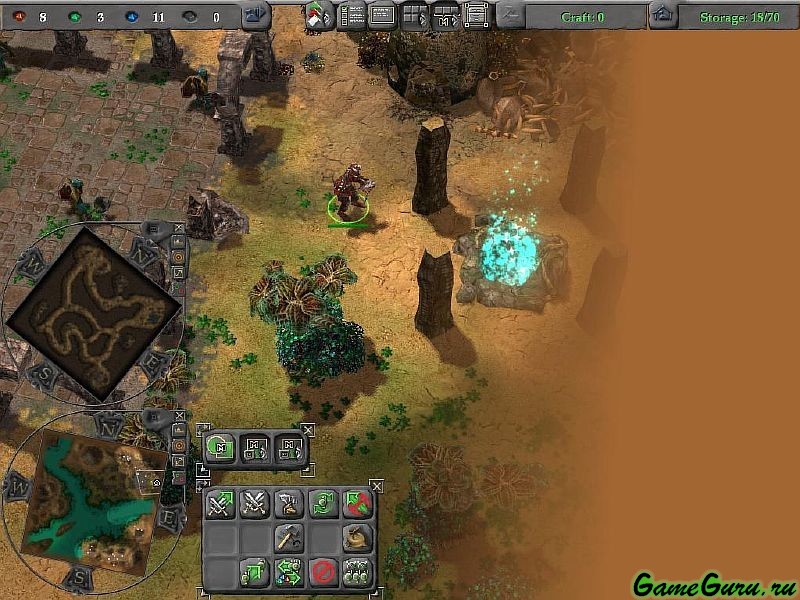
Task: Close the three-button formation panel
Action: coord(307,430)
